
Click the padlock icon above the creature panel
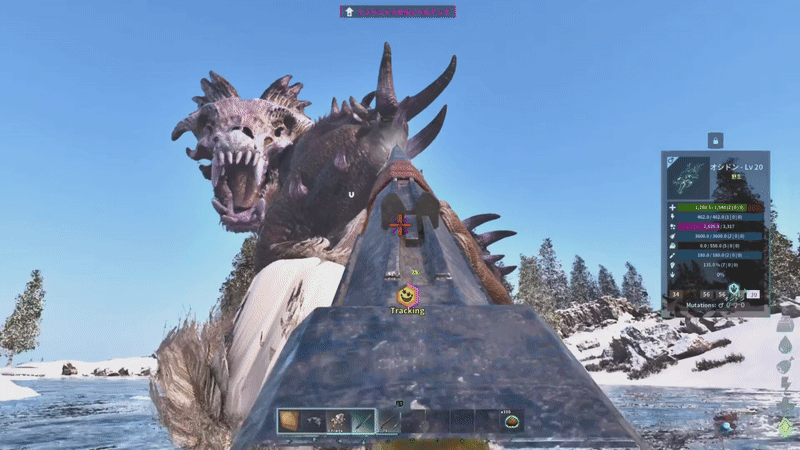tap(715, 141)
